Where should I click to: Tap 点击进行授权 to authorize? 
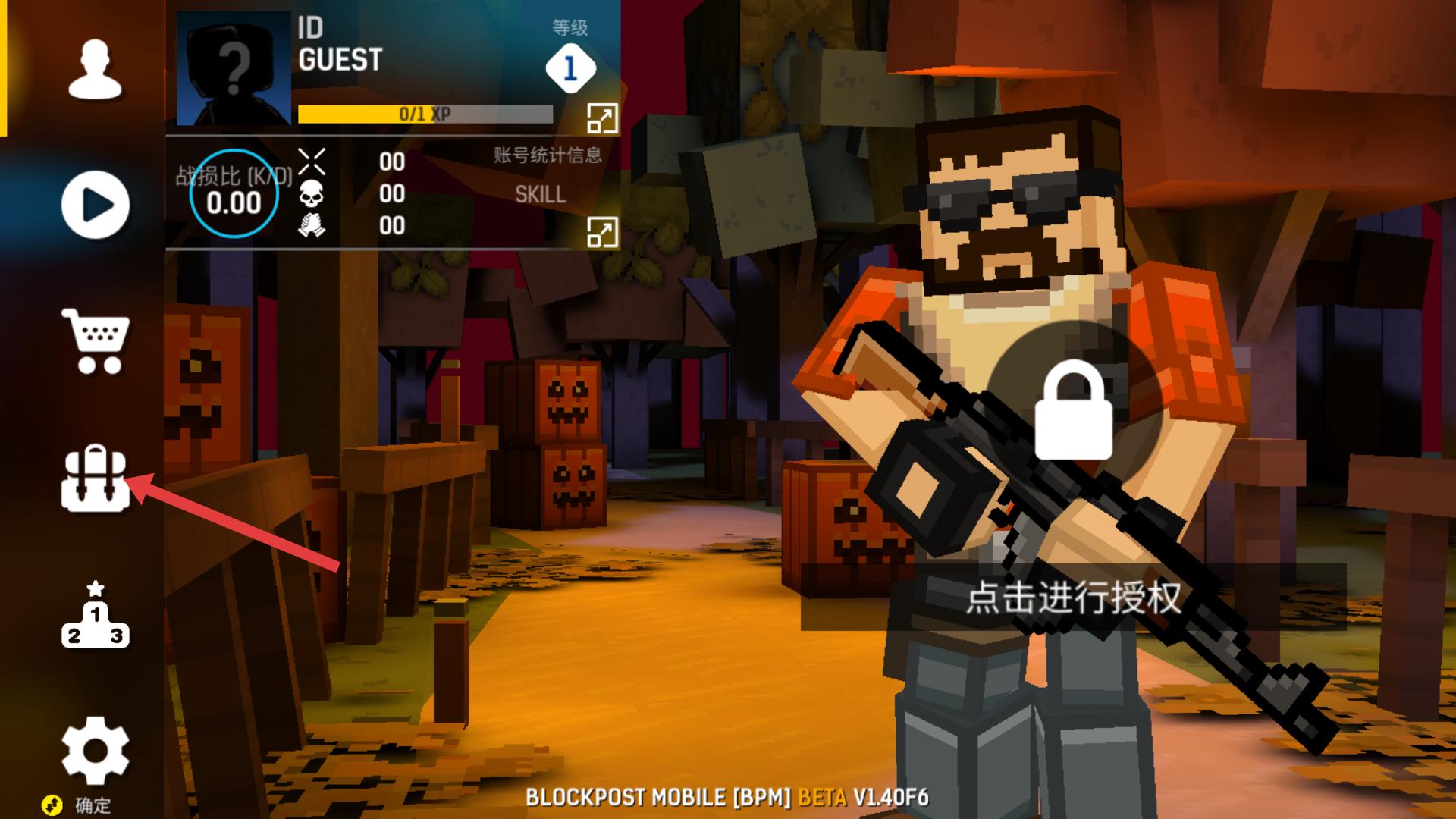pyautogui.click(x=1074, y=598)
